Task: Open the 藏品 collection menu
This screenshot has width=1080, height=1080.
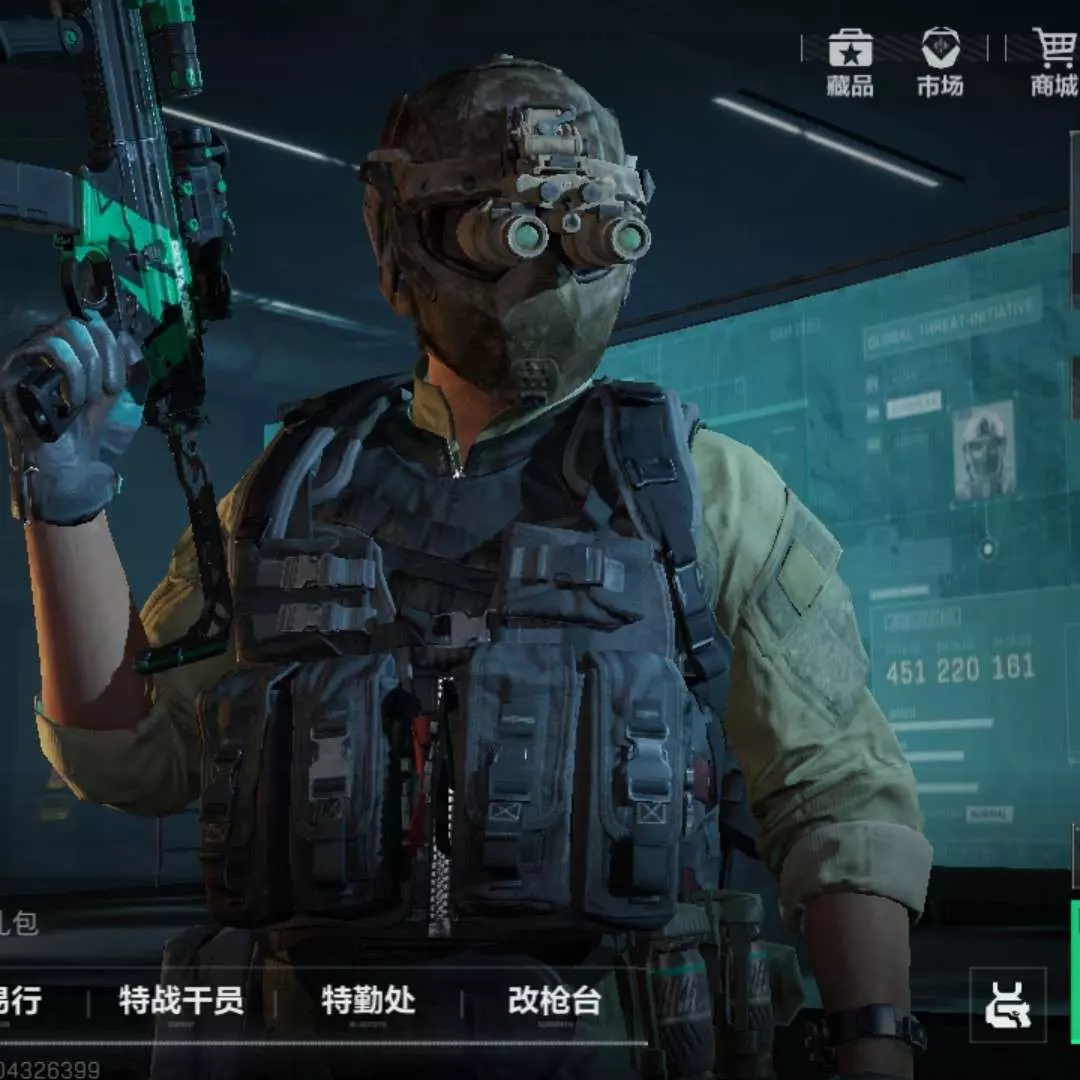Action: 850,62
